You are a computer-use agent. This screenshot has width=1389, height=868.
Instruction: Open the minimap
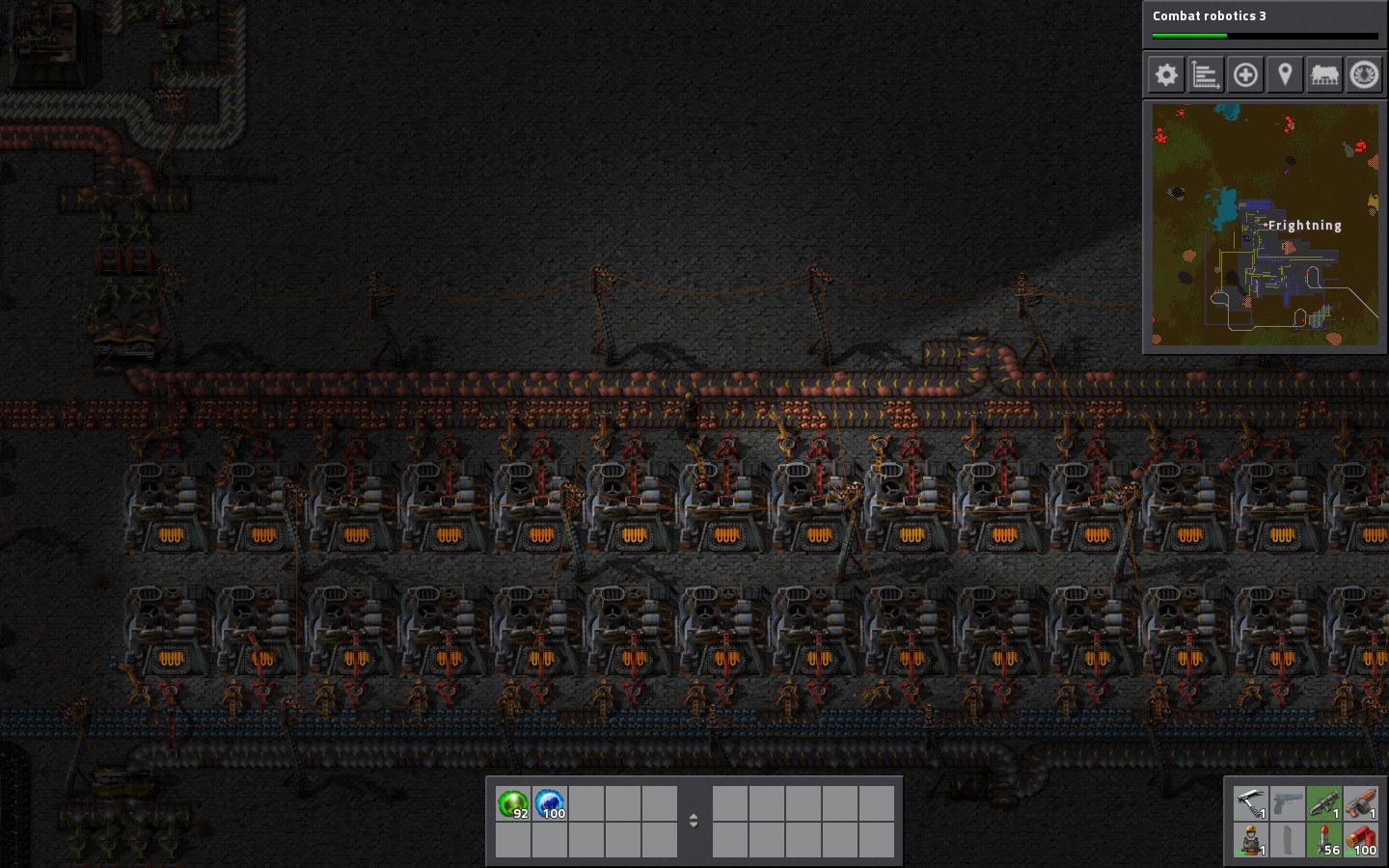click(1265, 226)
